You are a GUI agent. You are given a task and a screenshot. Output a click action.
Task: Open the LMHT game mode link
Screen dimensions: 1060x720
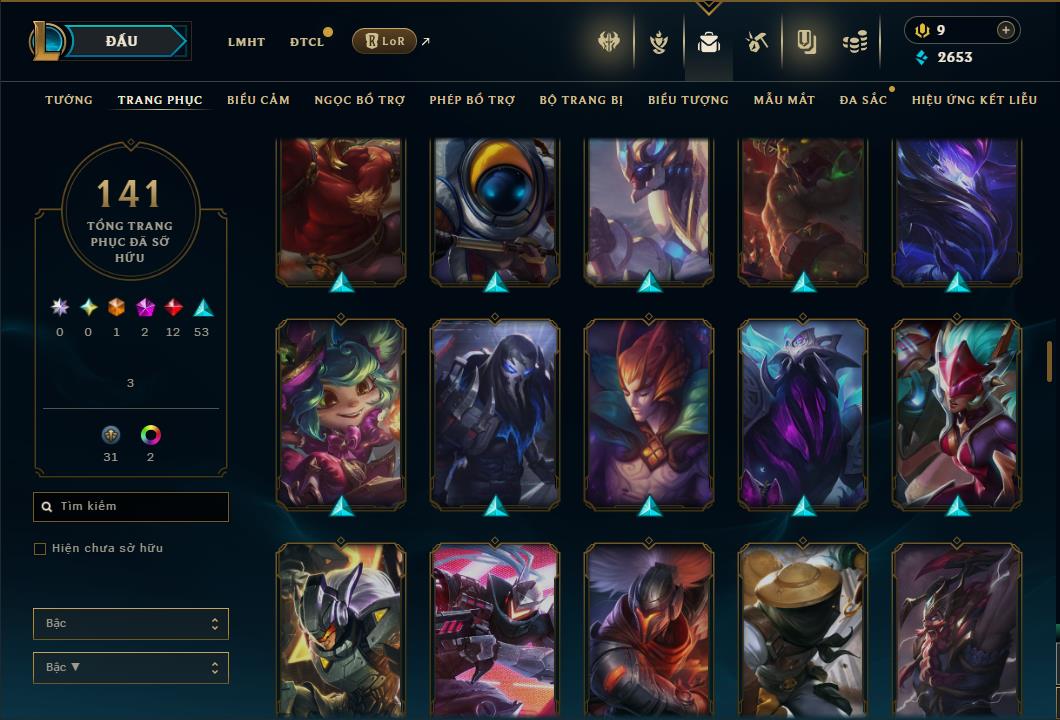coord(246,42)
